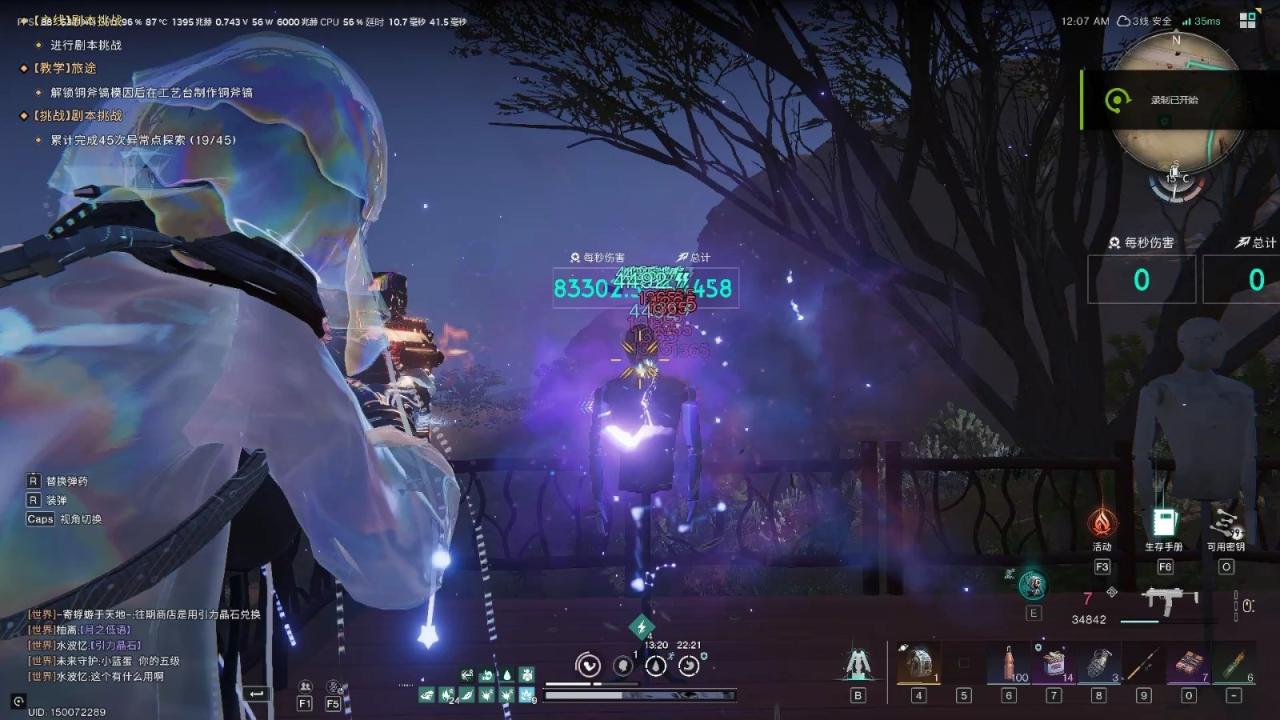Open the 可用密钥 available keys icon
This screenshot has width=1280, height=720.
pos(1225,523)
